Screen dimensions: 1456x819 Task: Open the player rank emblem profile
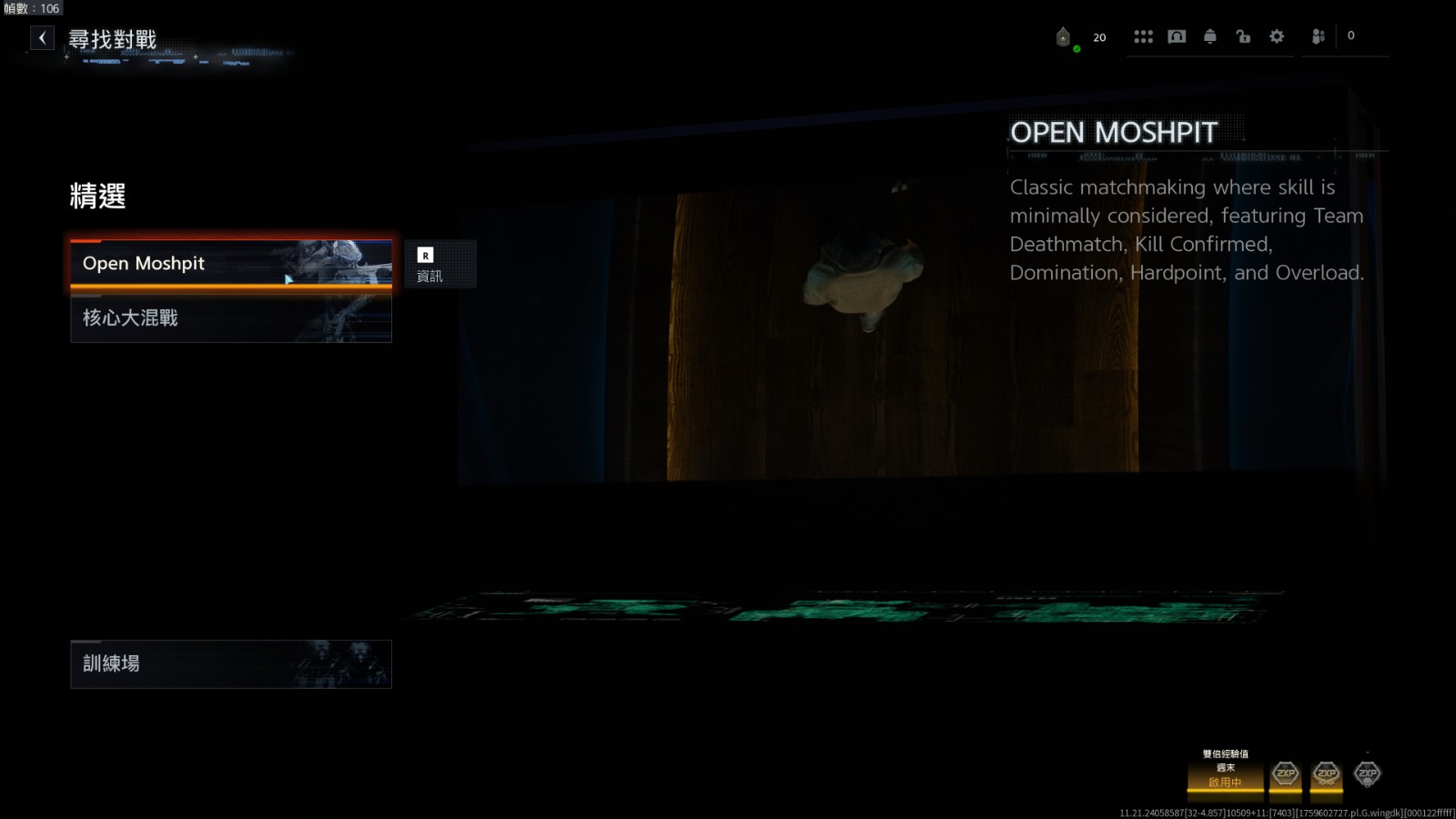(1064, 37)
